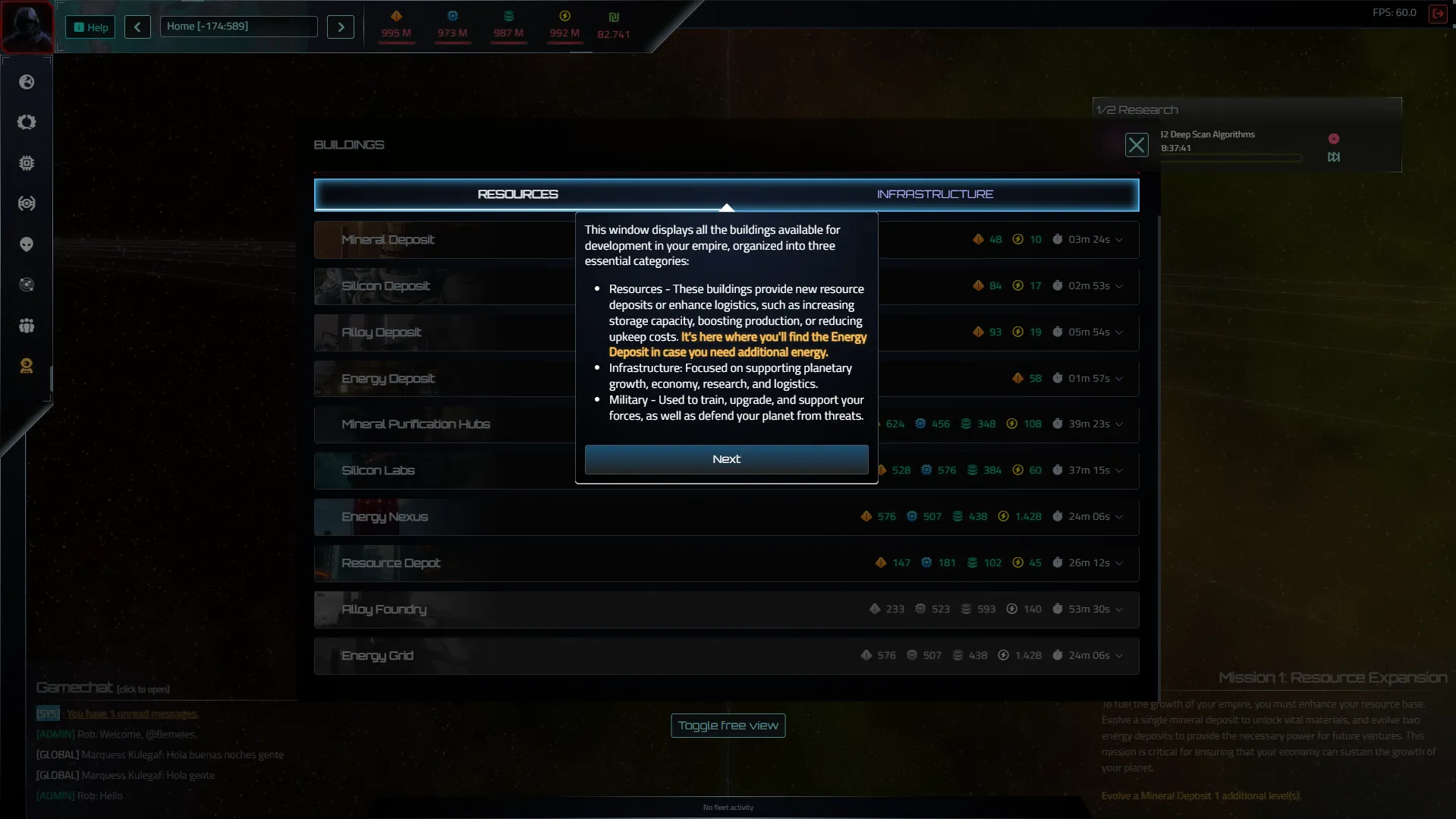Select the Resources tab
Viewport: 1456px width, 819px height.
[x=517, y=194]
